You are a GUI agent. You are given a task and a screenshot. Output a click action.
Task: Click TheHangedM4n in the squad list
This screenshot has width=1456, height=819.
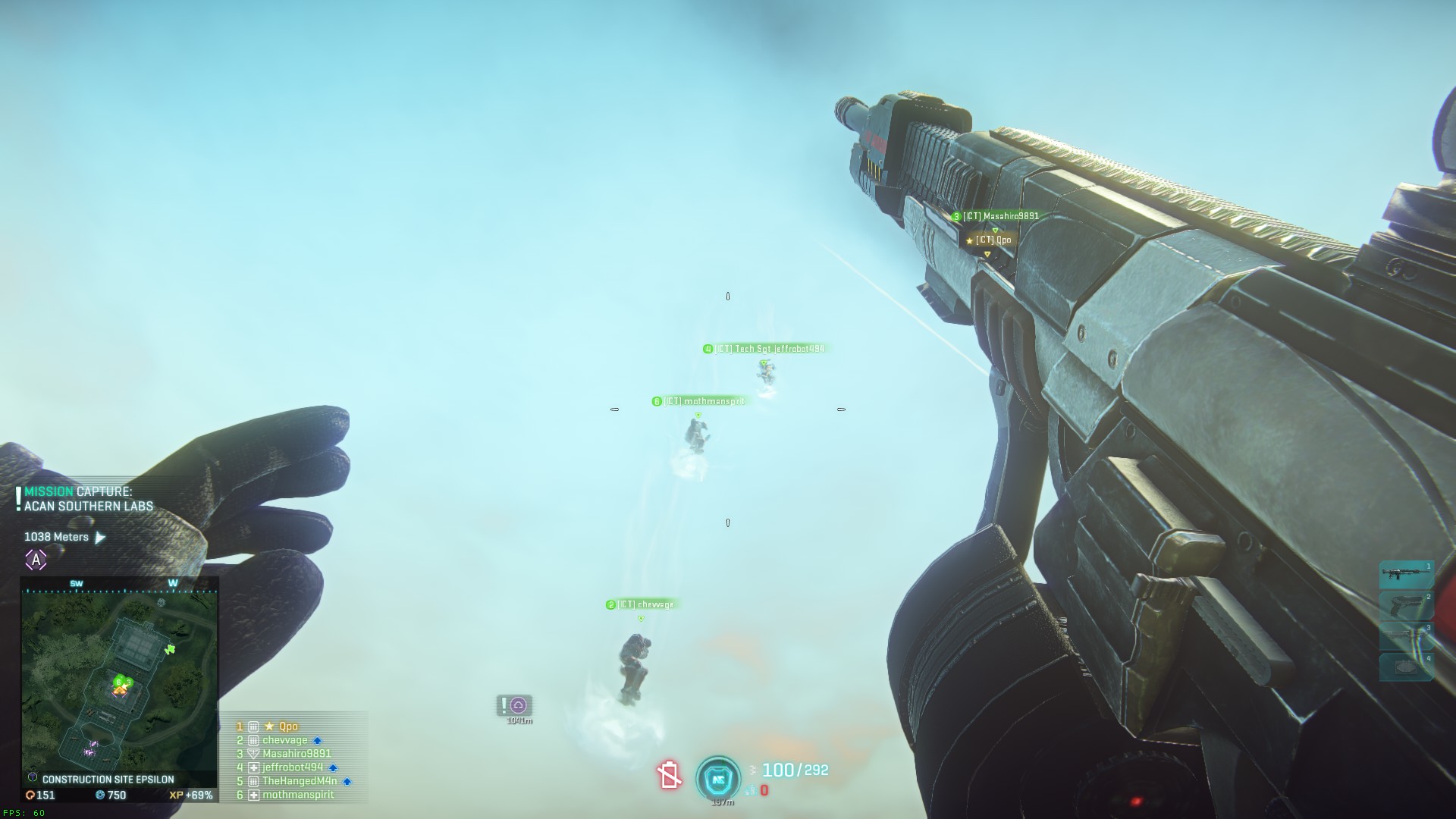pos(300,781)
